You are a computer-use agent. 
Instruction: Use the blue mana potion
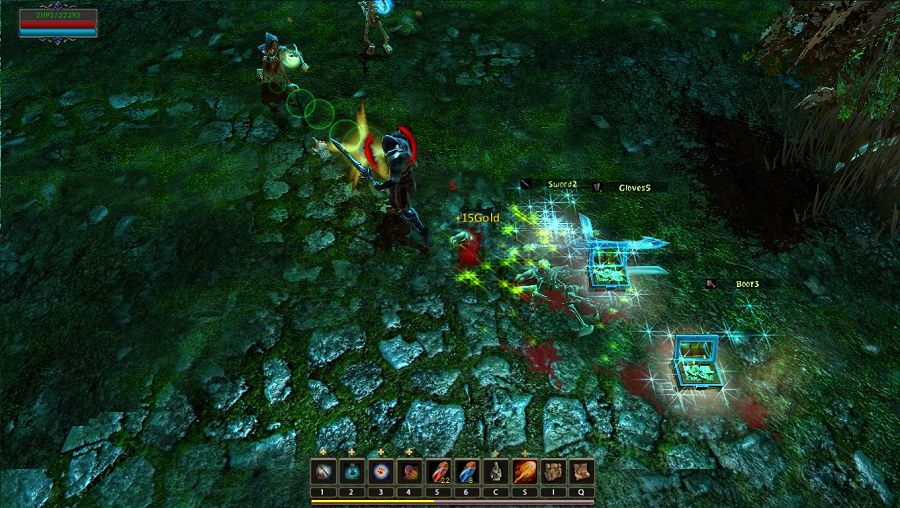(x=466, y=471)
